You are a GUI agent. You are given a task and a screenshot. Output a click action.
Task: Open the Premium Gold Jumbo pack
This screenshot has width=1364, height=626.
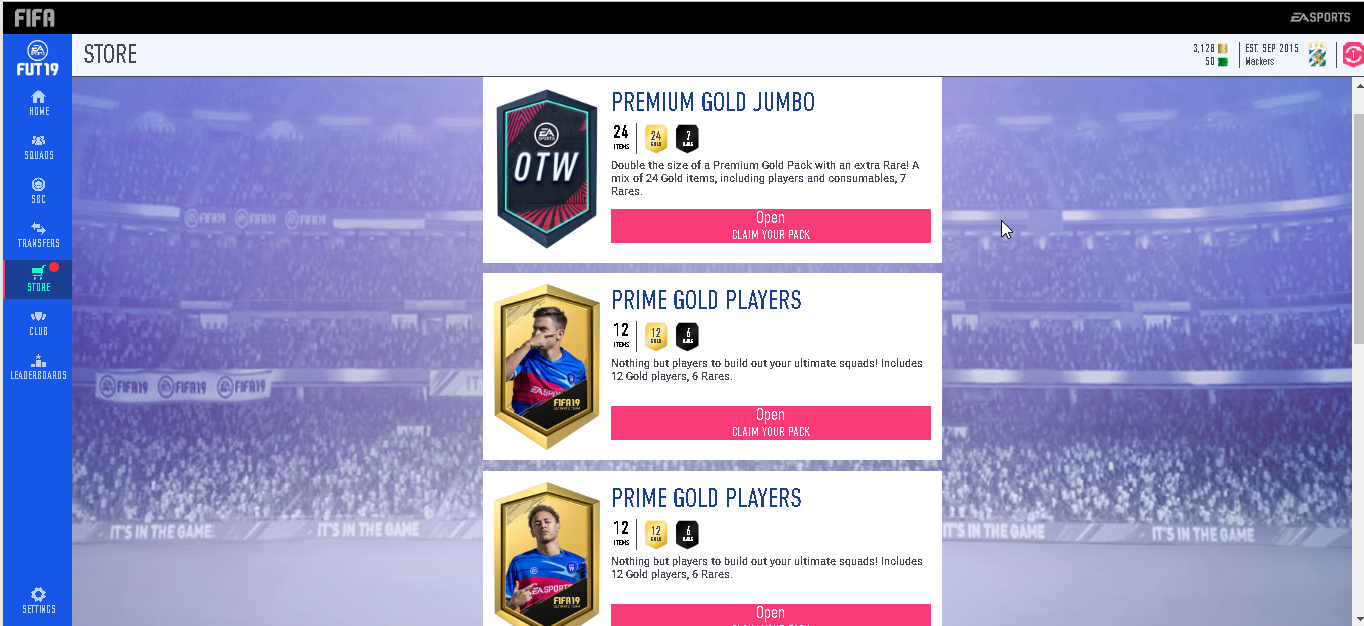770,225
